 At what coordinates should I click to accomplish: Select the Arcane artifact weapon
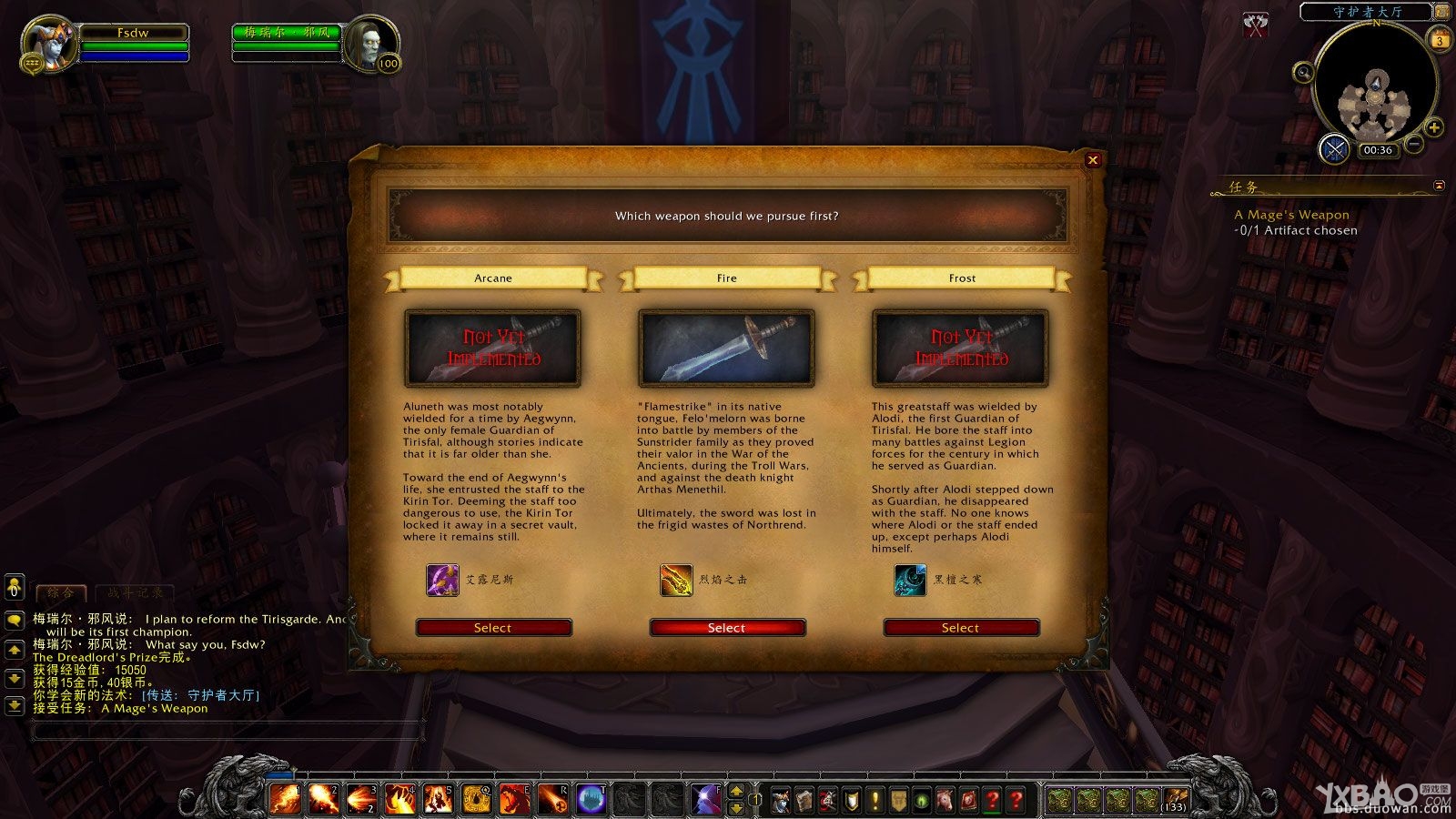click(x=493, y=628)
